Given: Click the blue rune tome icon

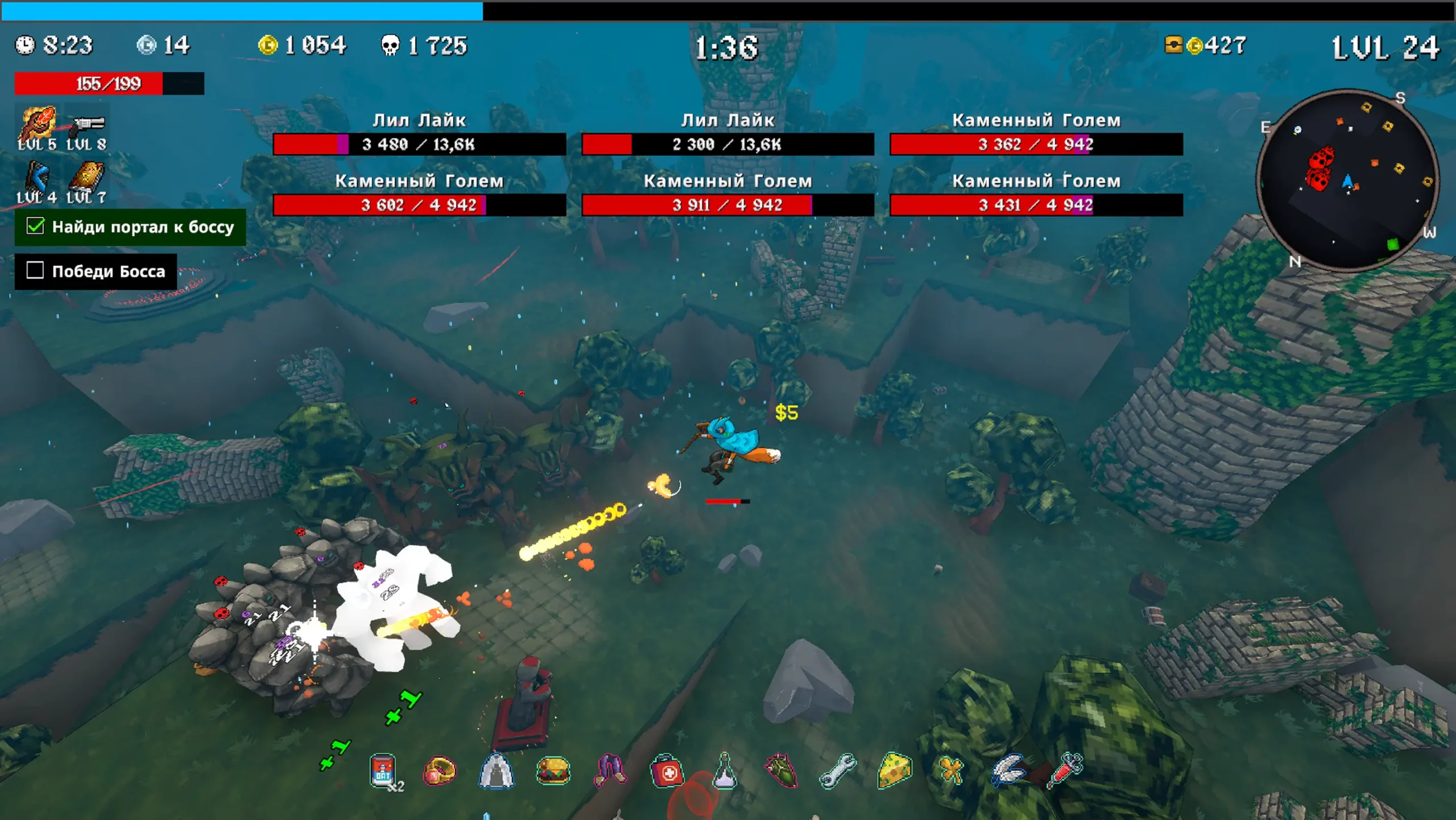Looking at the screenshot, I should pyautogui.click(x=38, y=176).
